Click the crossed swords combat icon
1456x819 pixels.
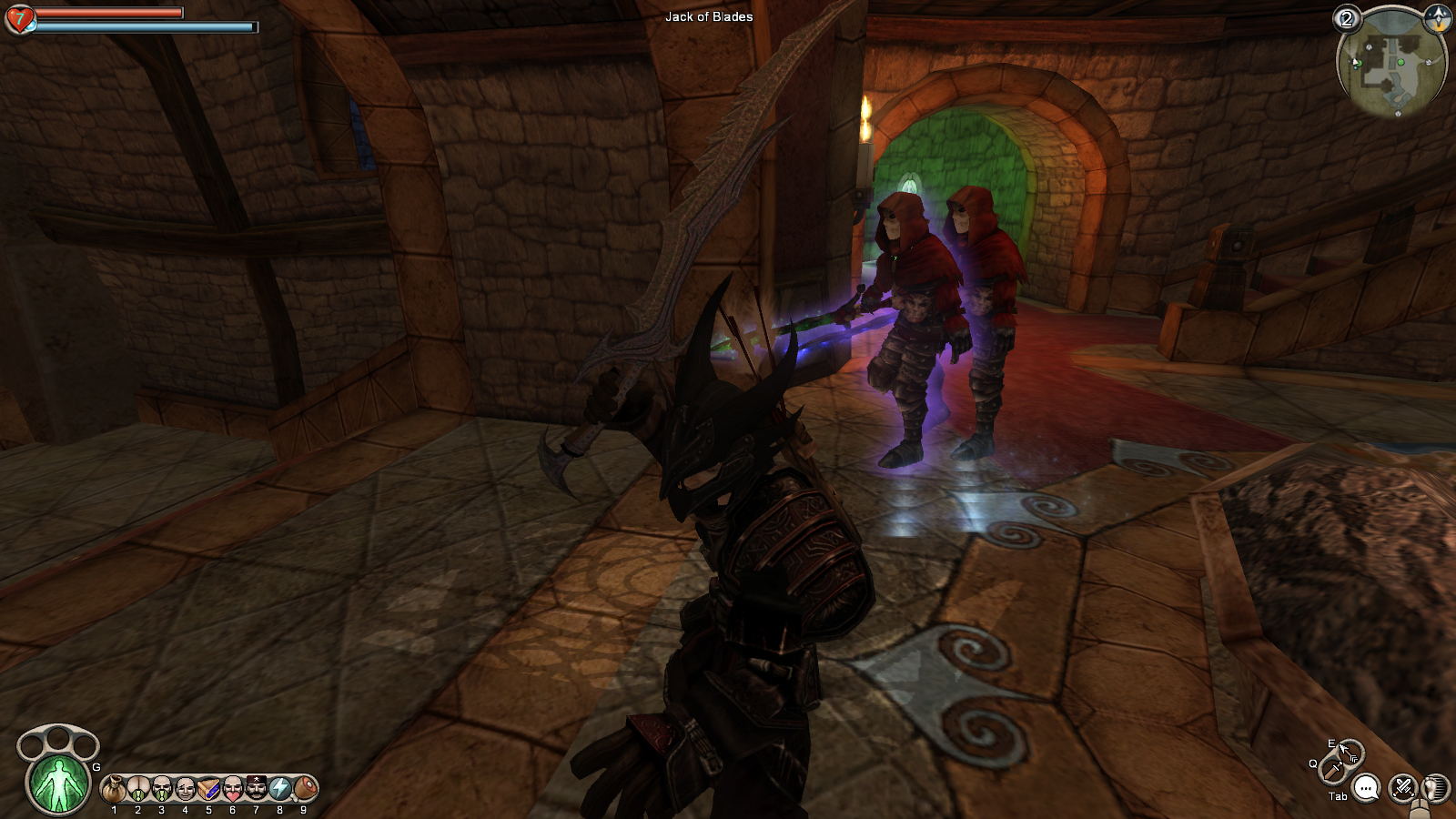coord(1402,787)
